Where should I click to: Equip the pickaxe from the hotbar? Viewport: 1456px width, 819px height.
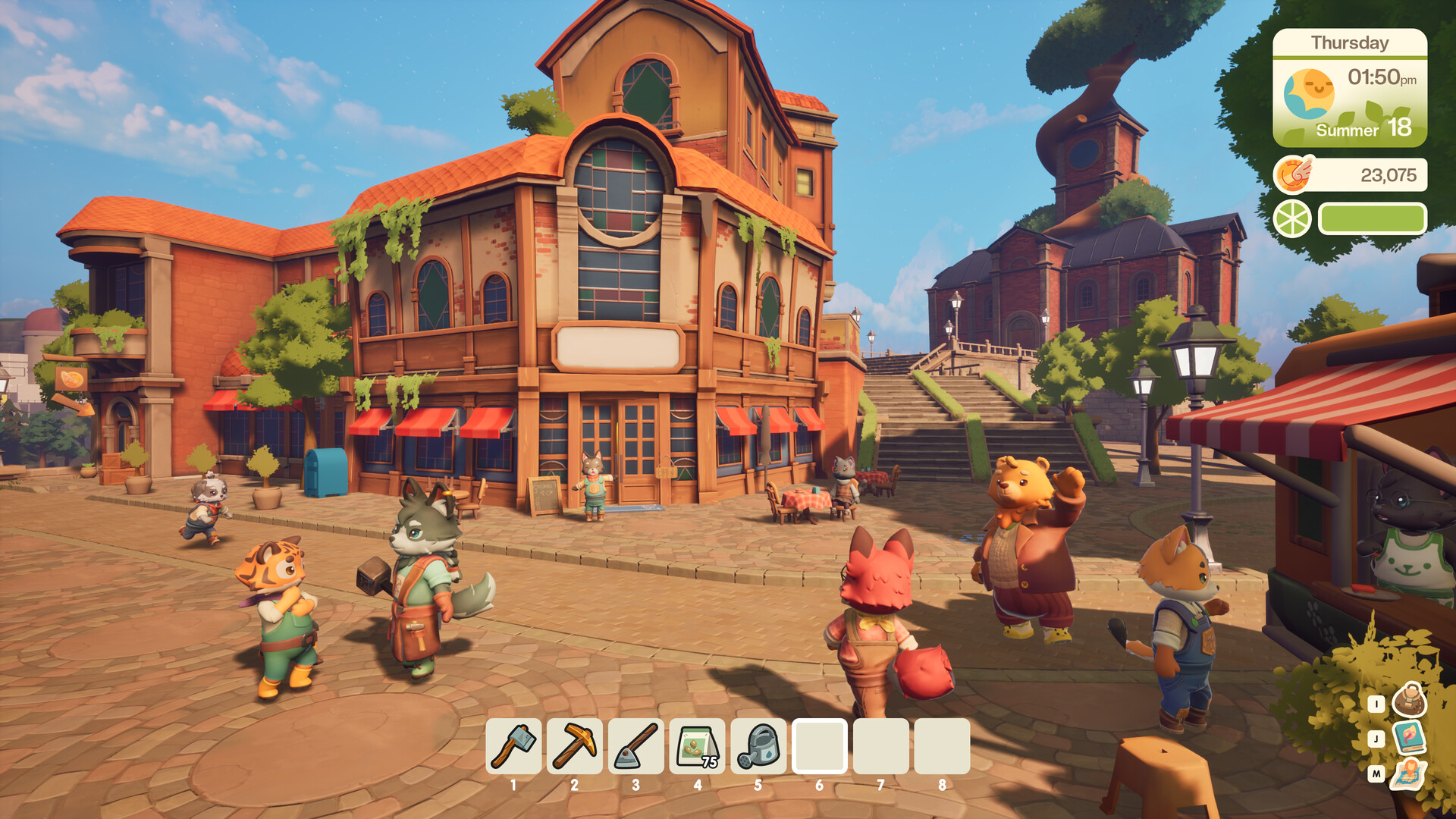click(575, 746)
